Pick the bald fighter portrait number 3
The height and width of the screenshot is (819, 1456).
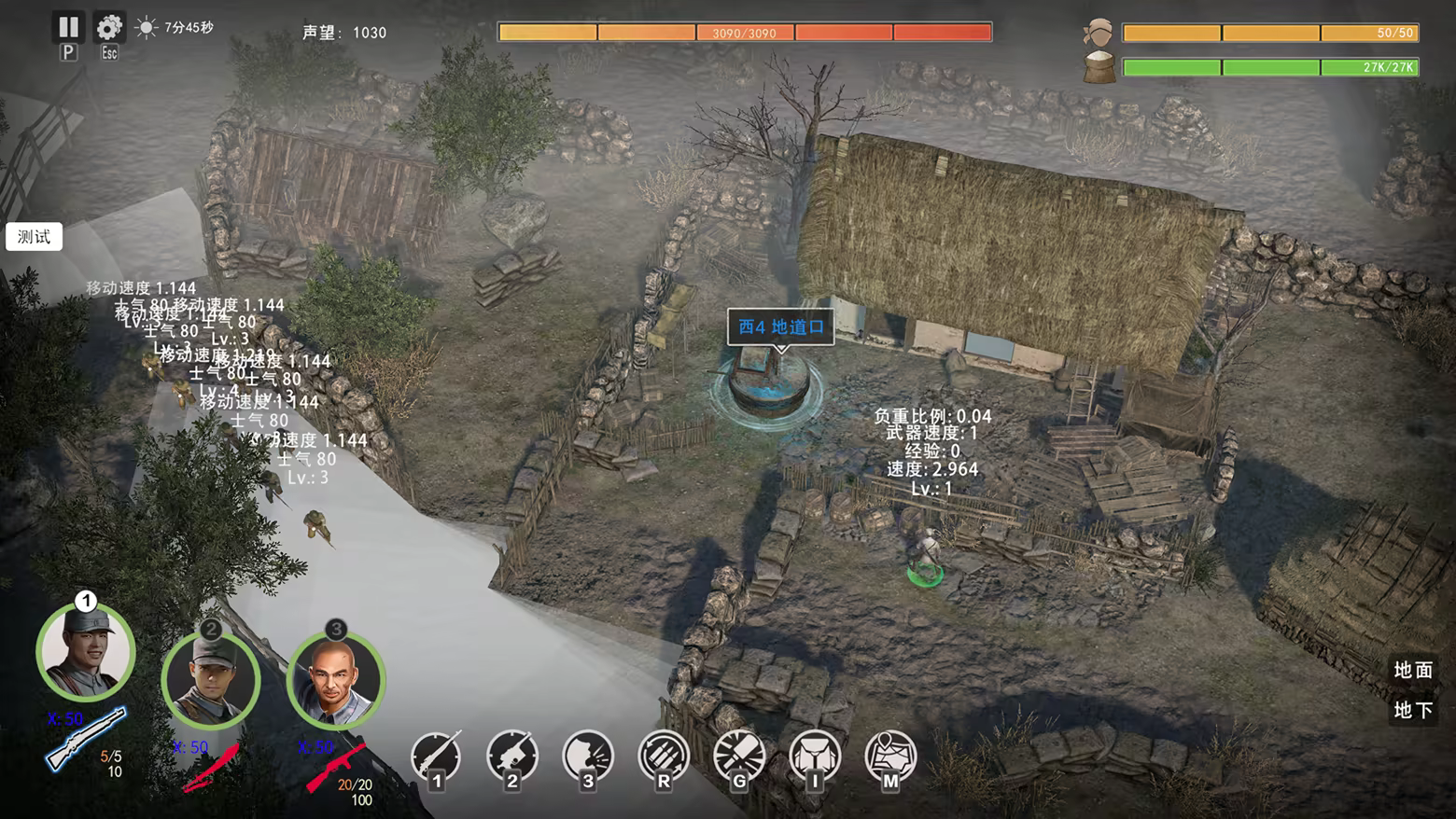click(336, 680)
